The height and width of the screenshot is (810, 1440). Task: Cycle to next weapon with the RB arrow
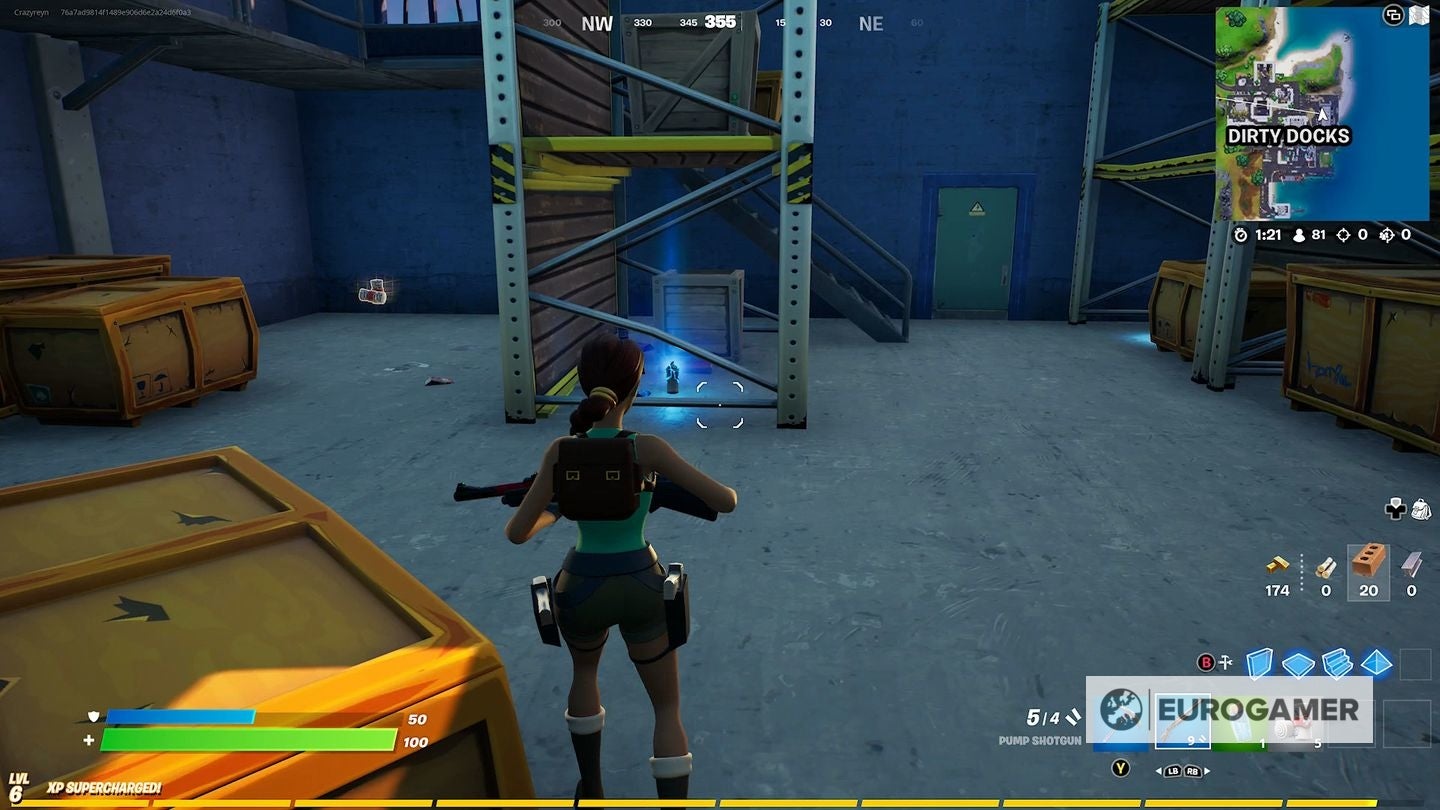(x=1193, y=771)
